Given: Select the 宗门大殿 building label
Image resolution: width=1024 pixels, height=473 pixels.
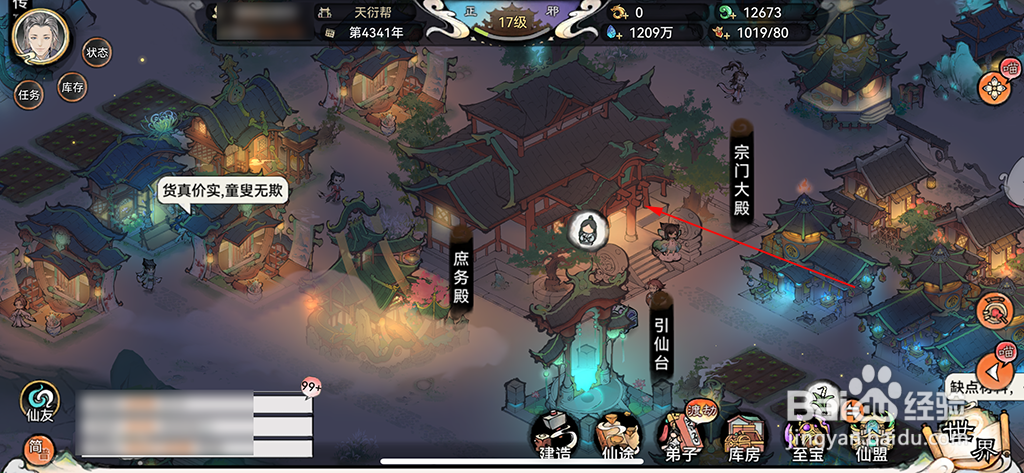Looking at the screenshot, I should click(x=741, y=177).
